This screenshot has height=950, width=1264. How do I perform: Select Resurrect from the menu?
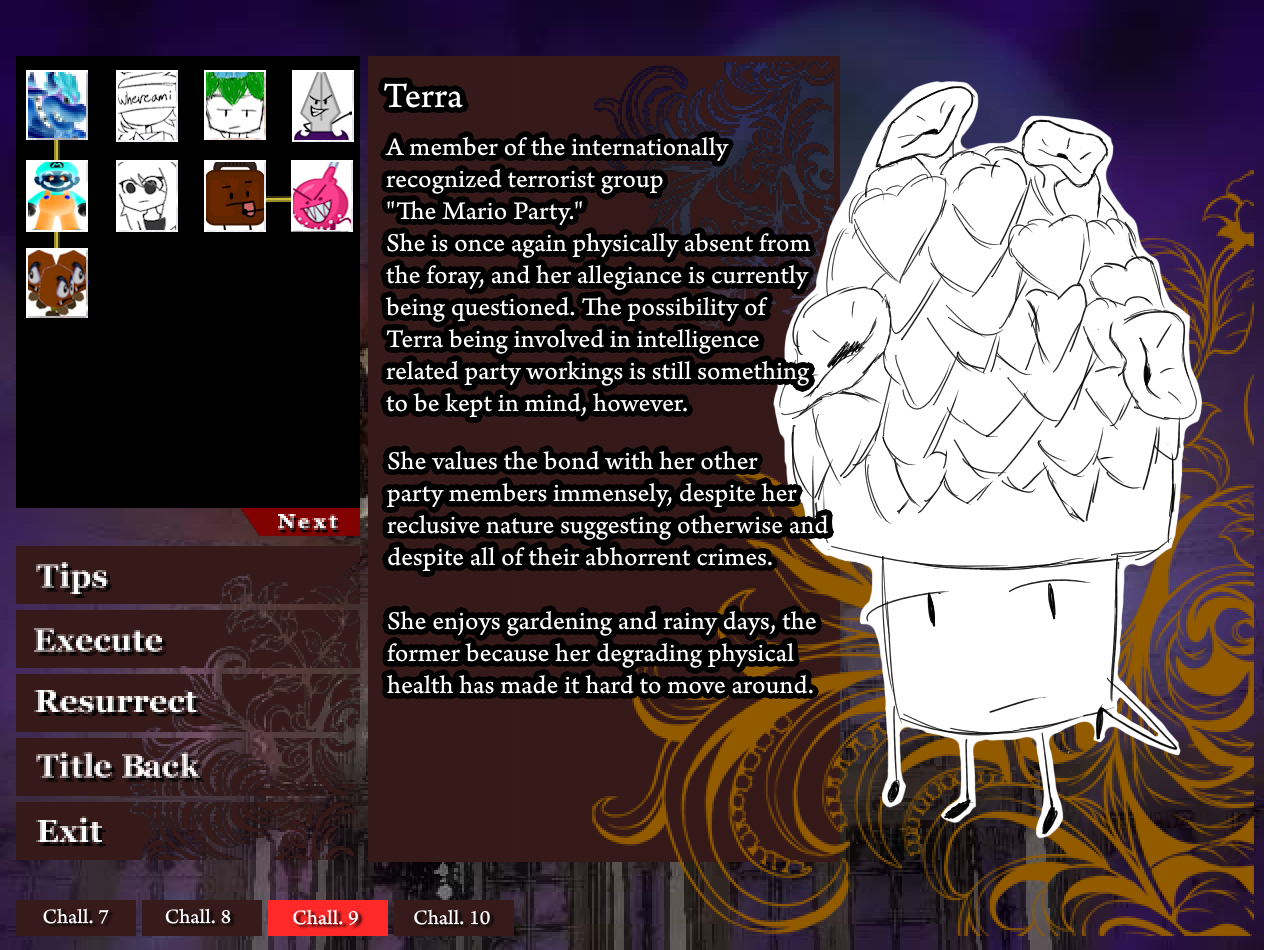[116, 702]
